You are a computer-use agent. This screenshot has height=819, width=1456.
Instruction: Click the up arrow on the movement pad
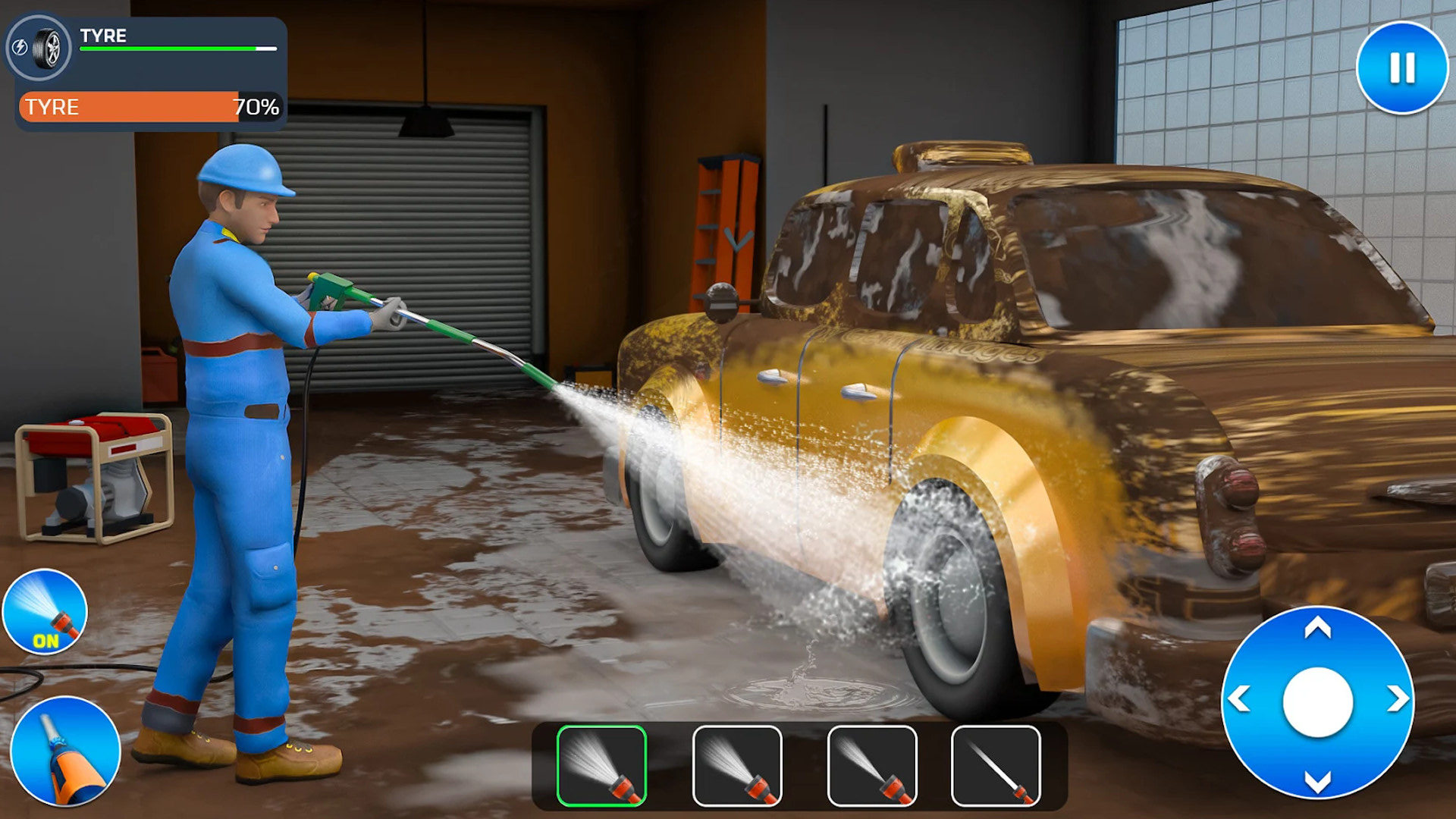click(x=1318, y=628)
